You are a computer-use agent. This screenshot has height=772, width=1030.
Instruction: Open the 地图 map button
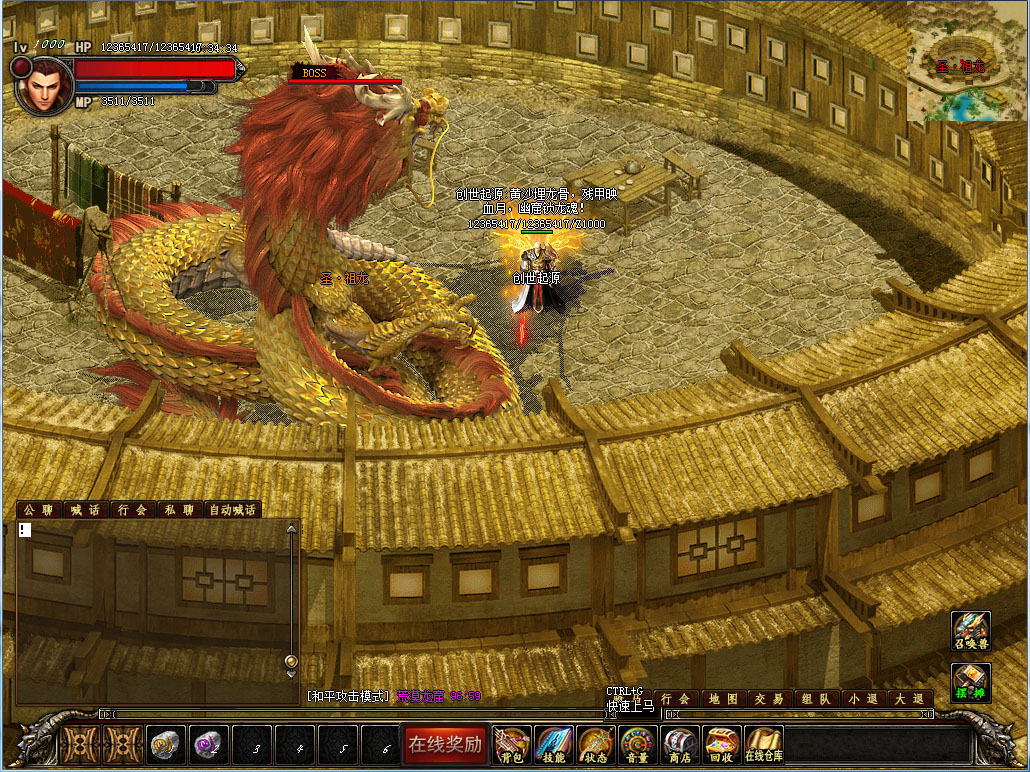(724, 699)
